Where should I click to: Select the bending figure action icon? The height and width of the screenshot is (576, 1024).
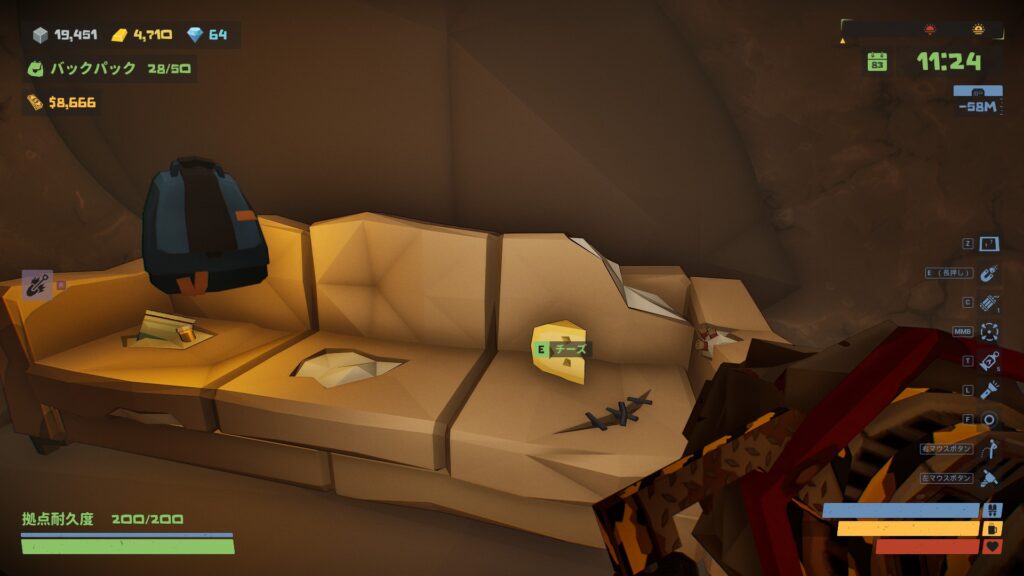989,449
